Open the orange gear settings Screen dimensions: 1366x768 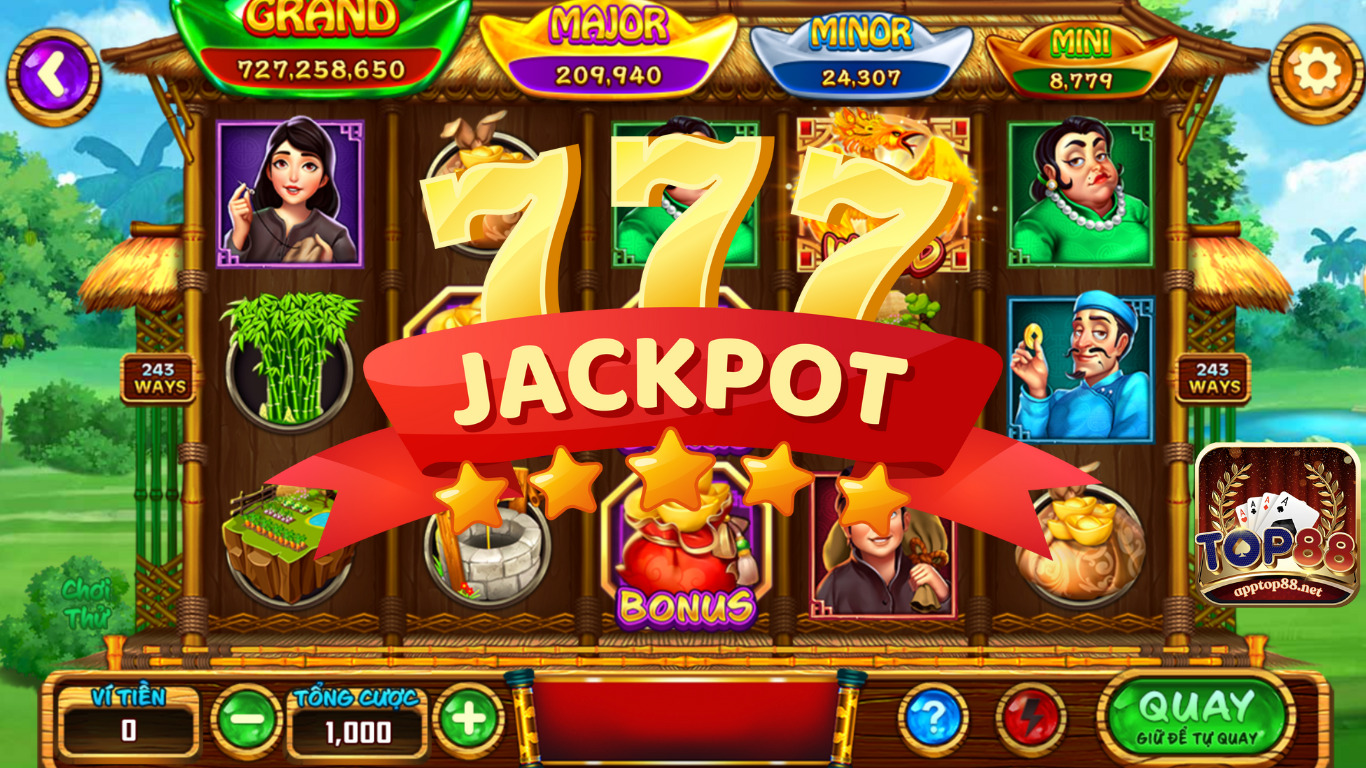tap(1315, 72)
